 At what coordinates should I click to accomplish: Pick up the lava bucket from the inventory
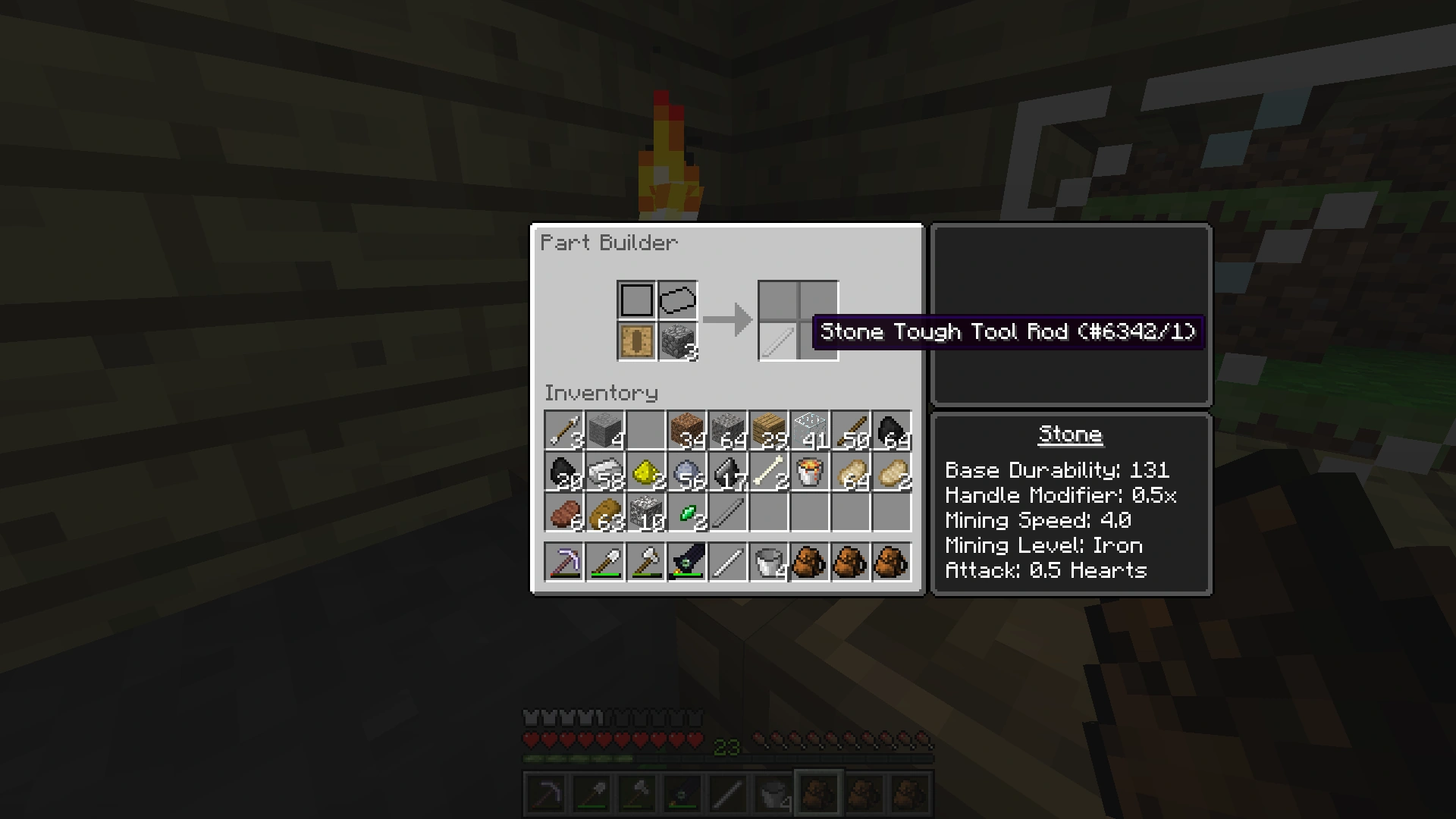[x=810, y=470]
